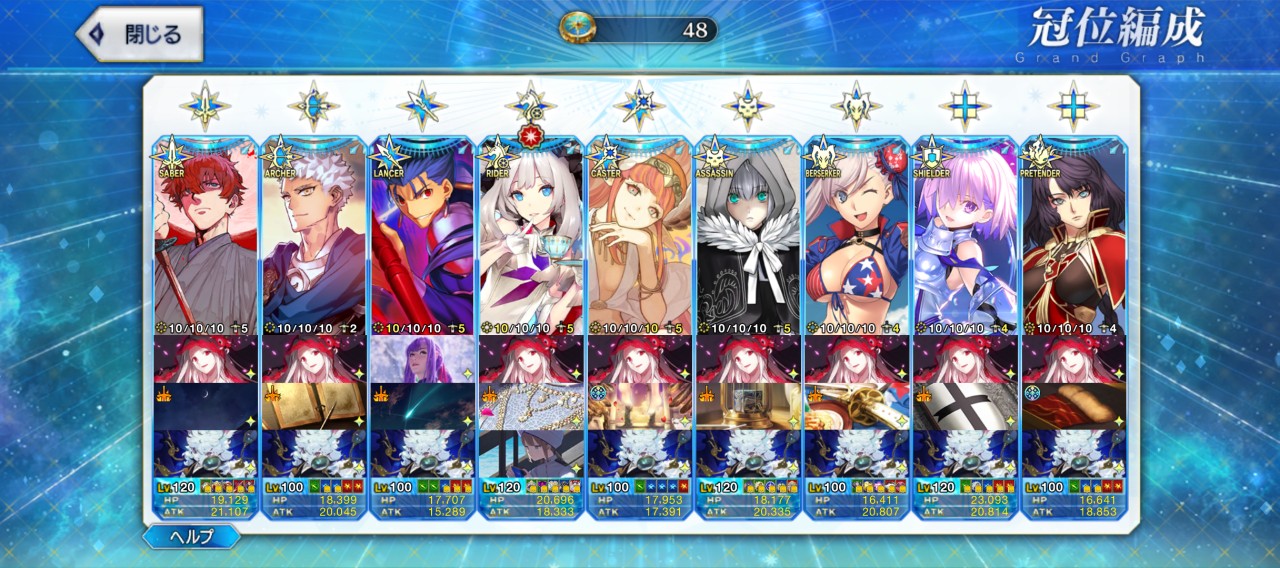Select the Saber servant card
Image resolution: width=1280 pixels, height=568 pixels.
pyautogui.click(x=205, y=235)
